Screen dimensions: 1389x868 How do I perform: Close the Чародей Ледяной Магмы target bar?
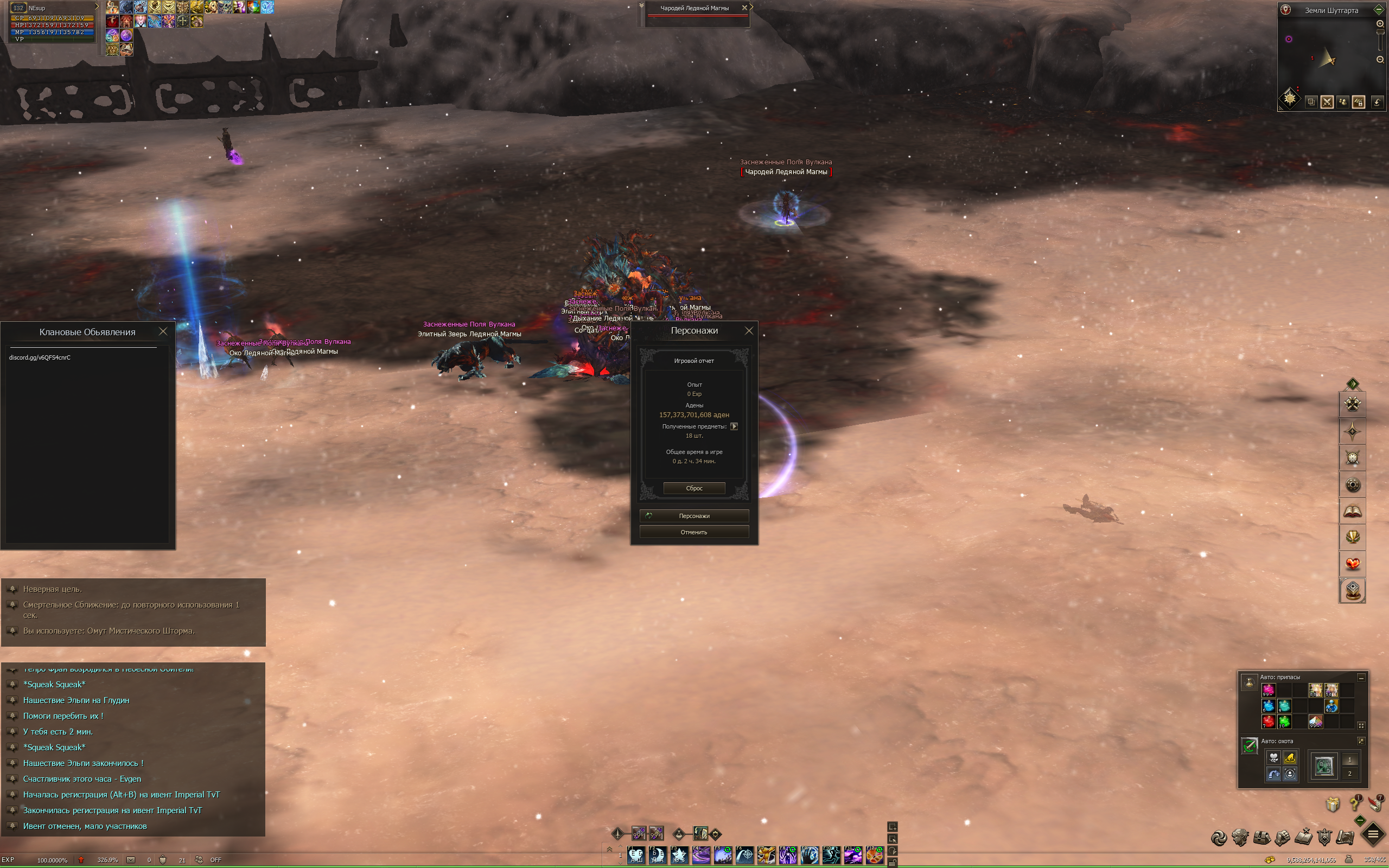[x=744, y=8]
